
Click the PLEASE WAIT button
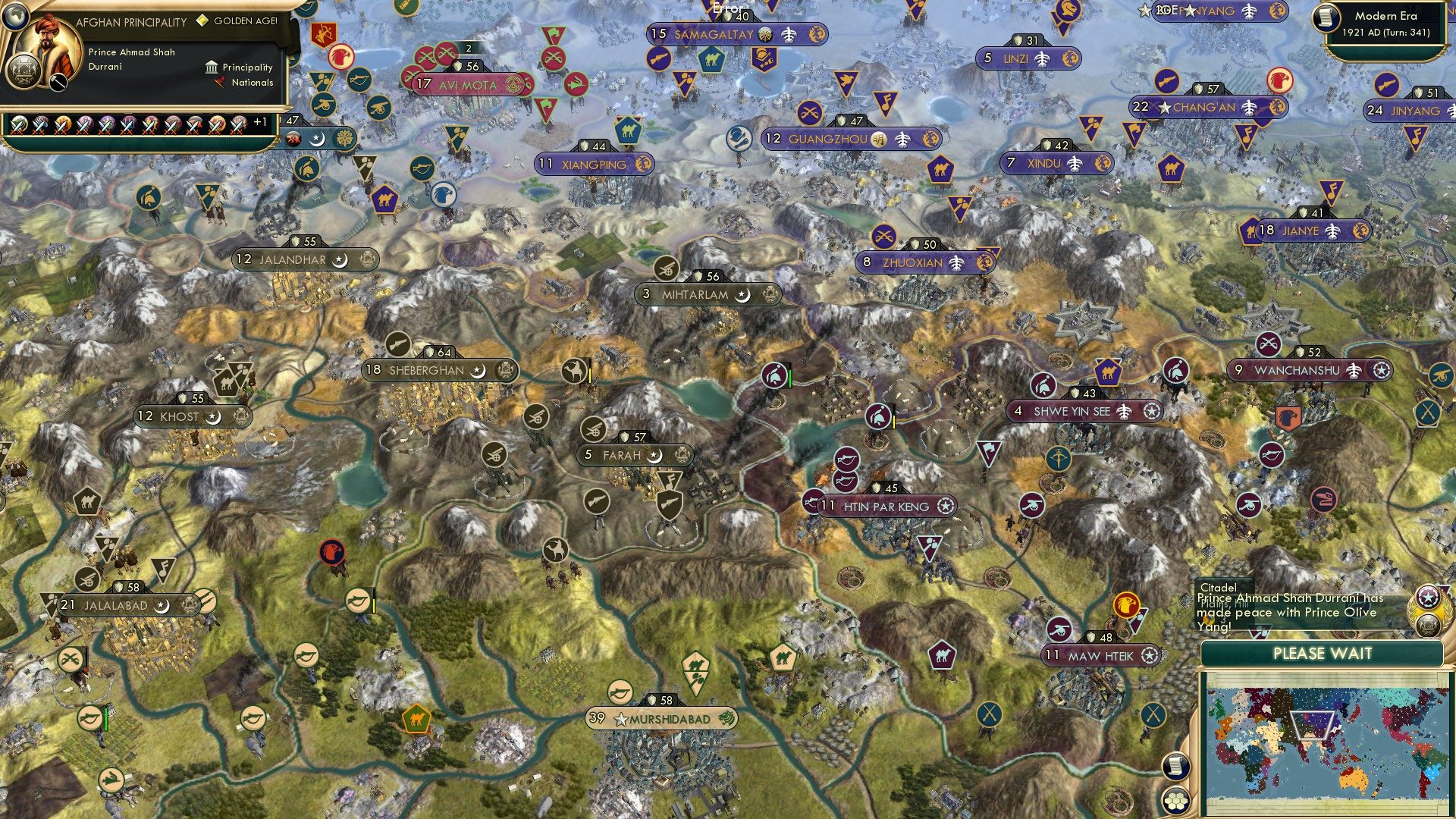point(1323,654)
